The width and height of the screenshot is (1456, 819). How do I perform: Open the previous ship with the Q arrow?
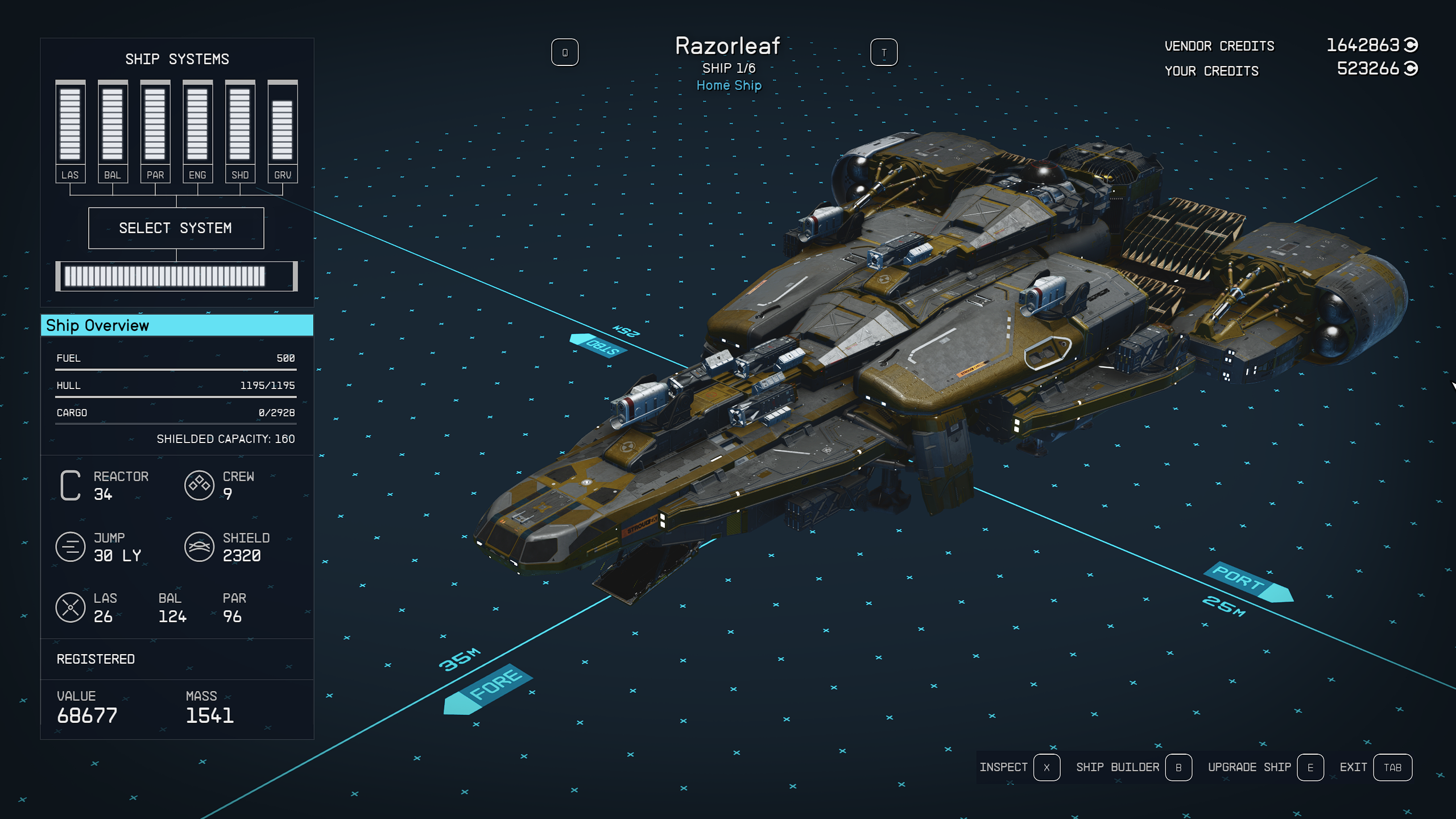(x=565, y=52)
